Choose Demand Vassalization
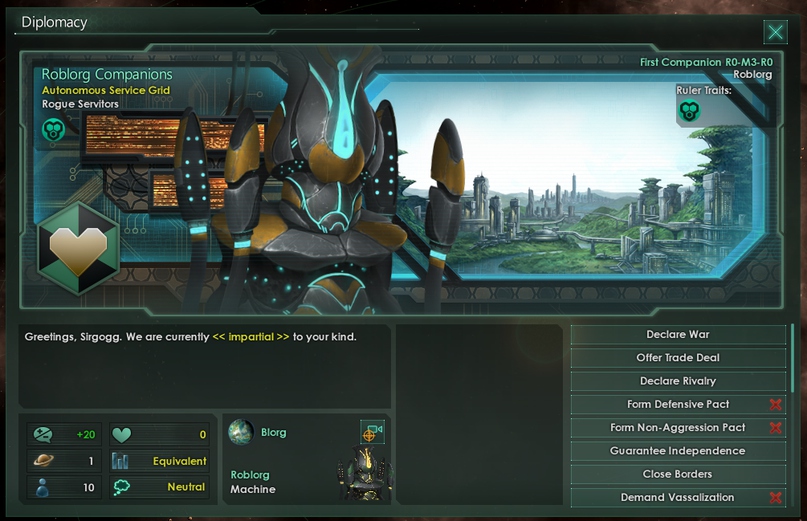This screenshot has height=521, width=807. point(678,497)
